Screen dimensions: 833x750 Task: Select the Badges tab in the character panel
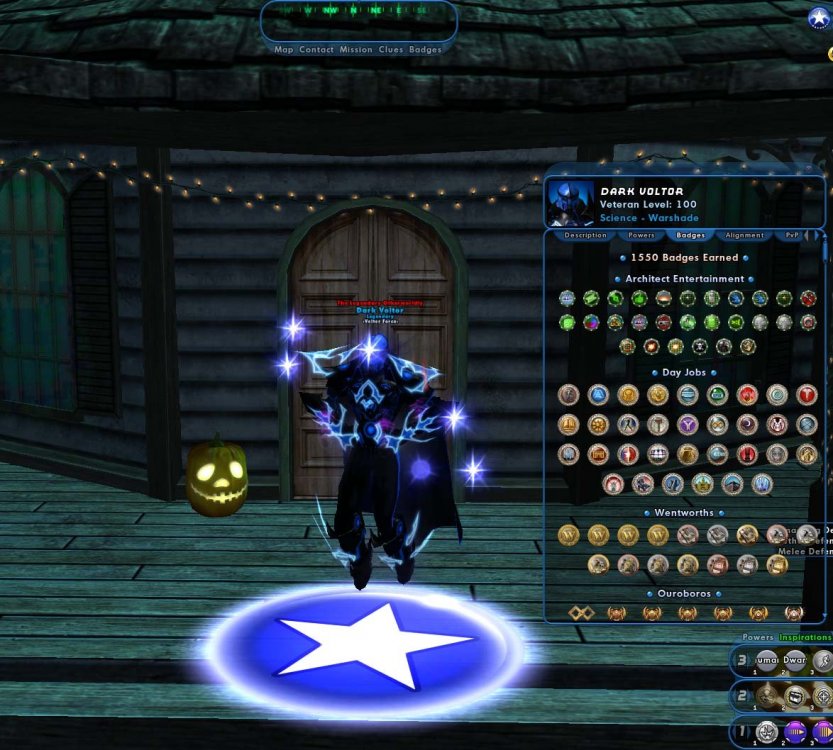691,236
